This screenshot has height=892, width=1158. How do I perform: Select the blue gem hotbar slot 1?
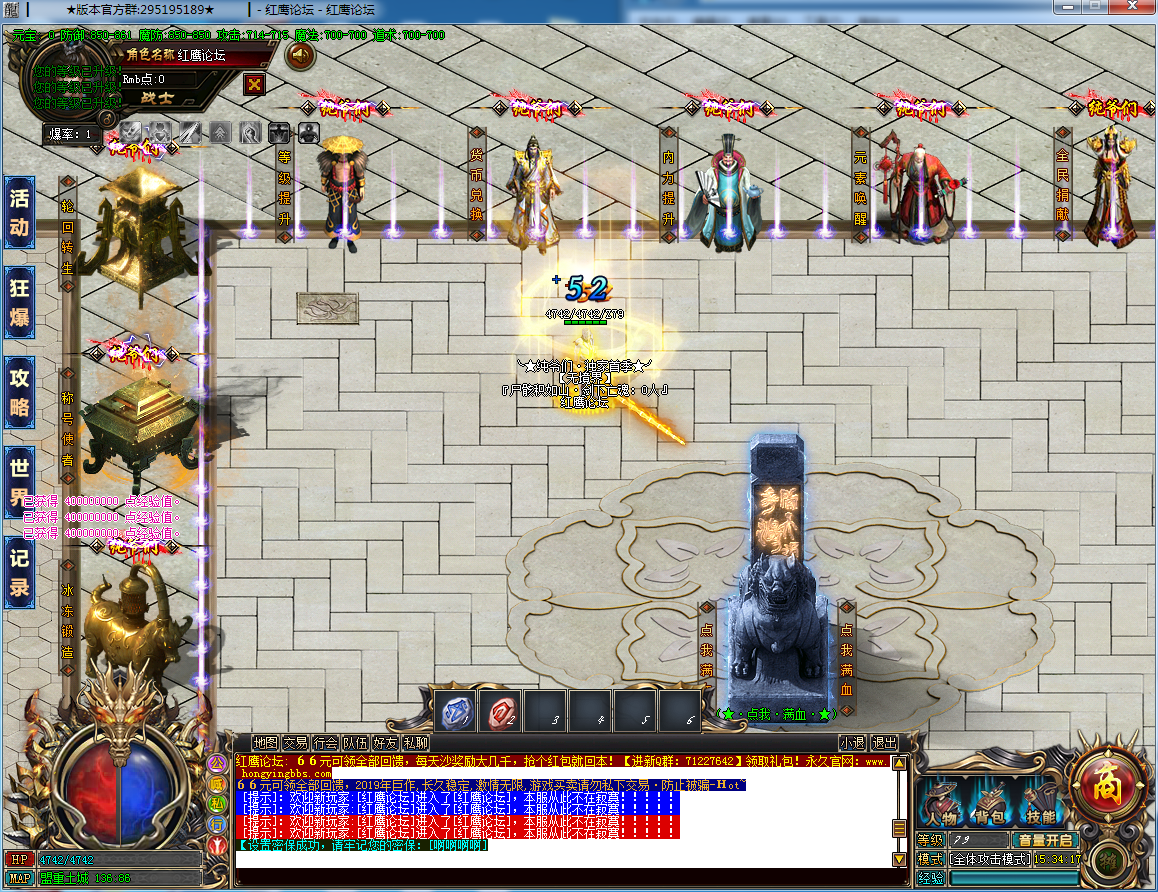tap(454, 712)
